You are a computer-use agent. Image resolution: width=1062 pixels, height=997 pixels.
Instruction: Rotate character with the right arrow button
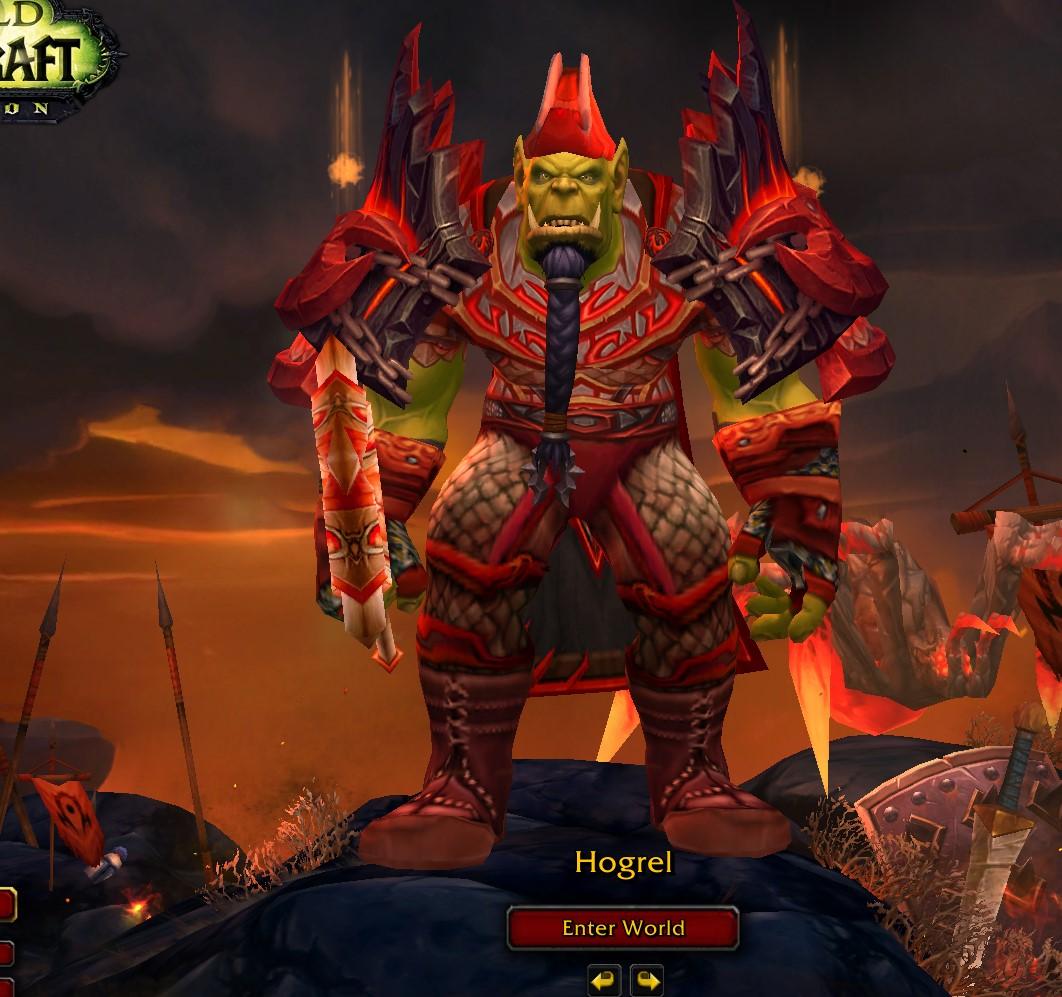(x=647, y=980)
